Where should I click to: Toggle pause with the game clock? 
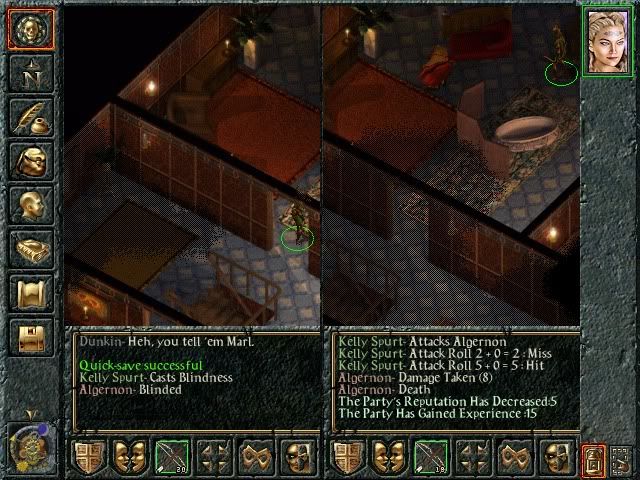pyautogui.click(x=30, y=446)
